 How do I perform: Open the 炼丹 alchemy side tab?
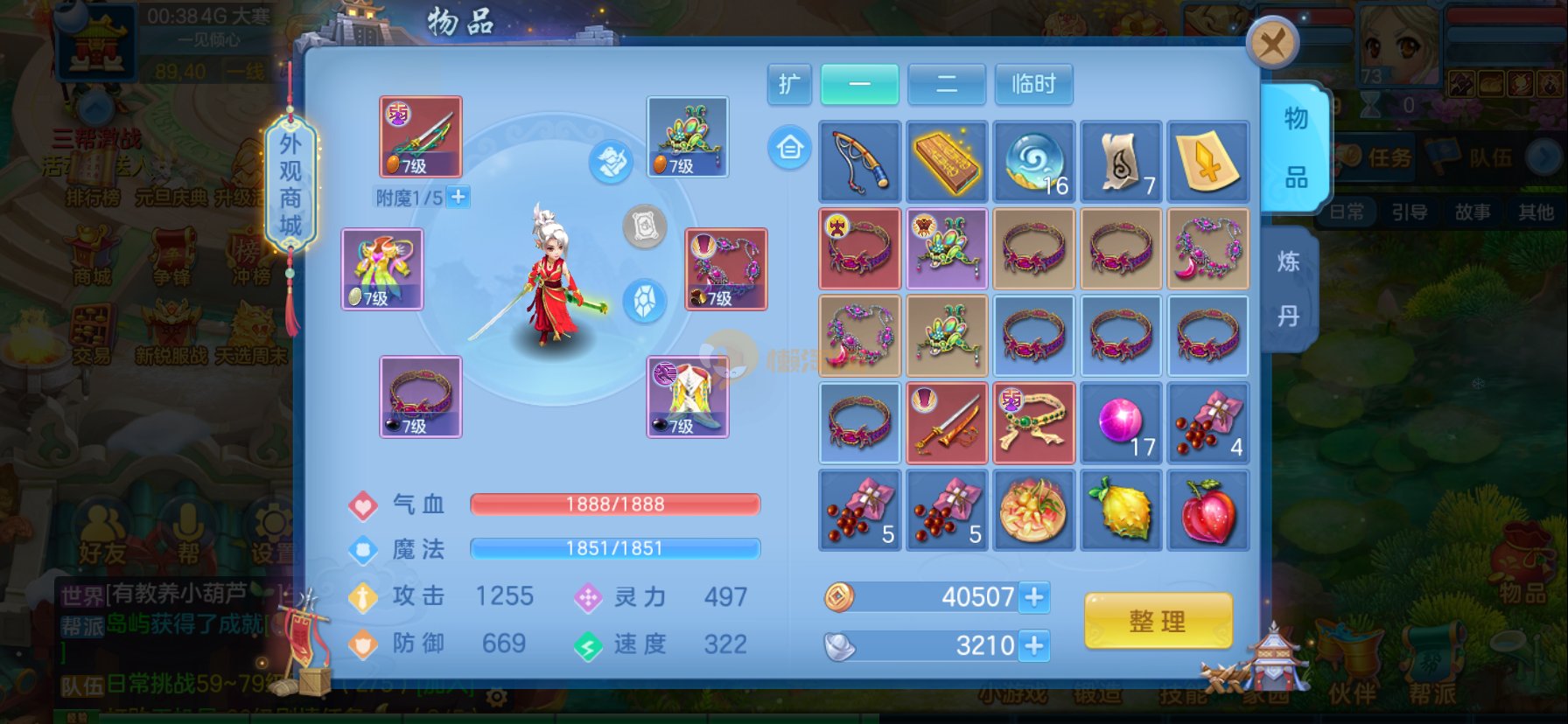point(1288,289)
